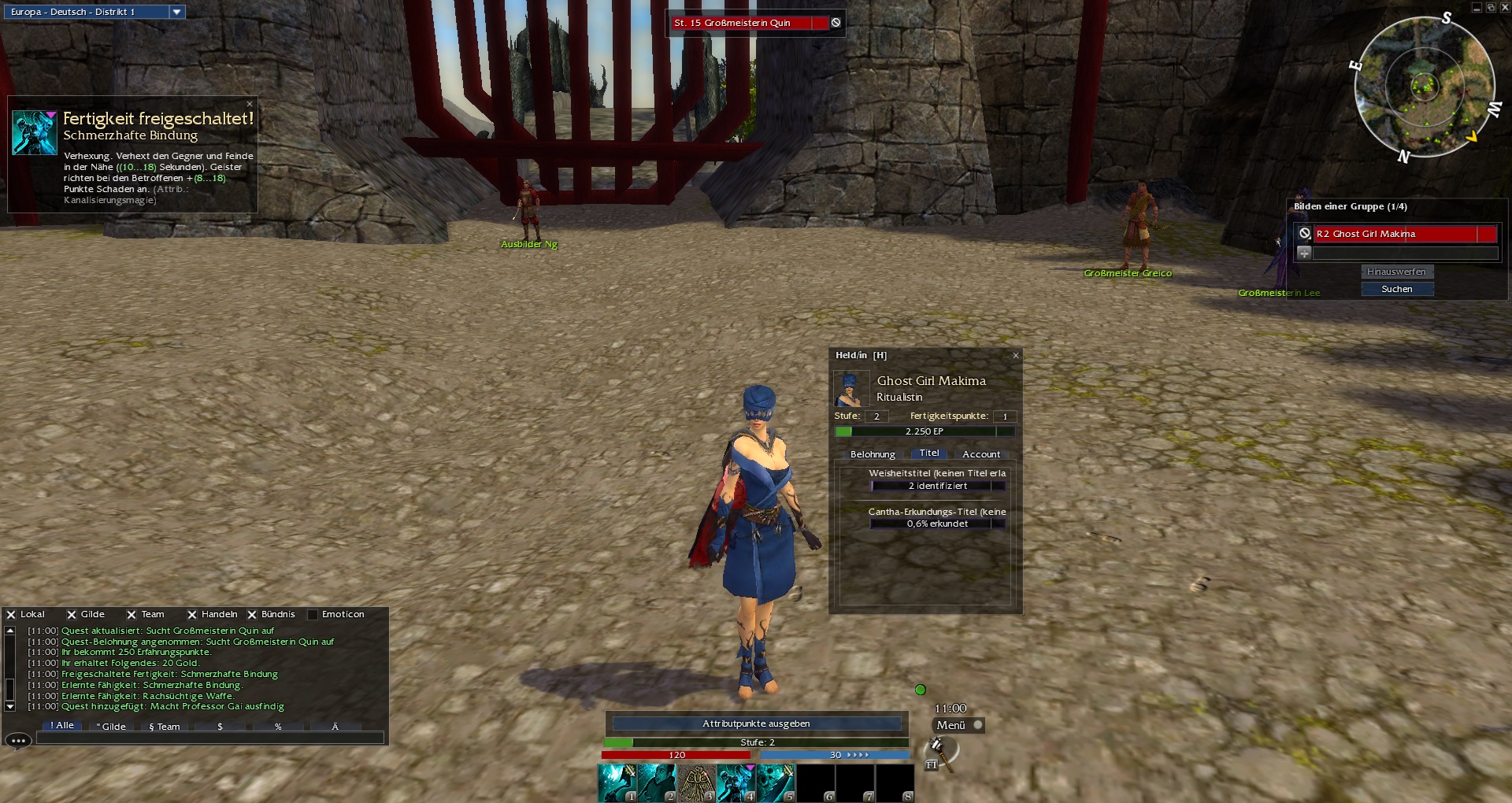The image size is (1512, 803).
Task: Use the Schmerzhafte Bindung skill in slot 4
Action: point(736,783)
